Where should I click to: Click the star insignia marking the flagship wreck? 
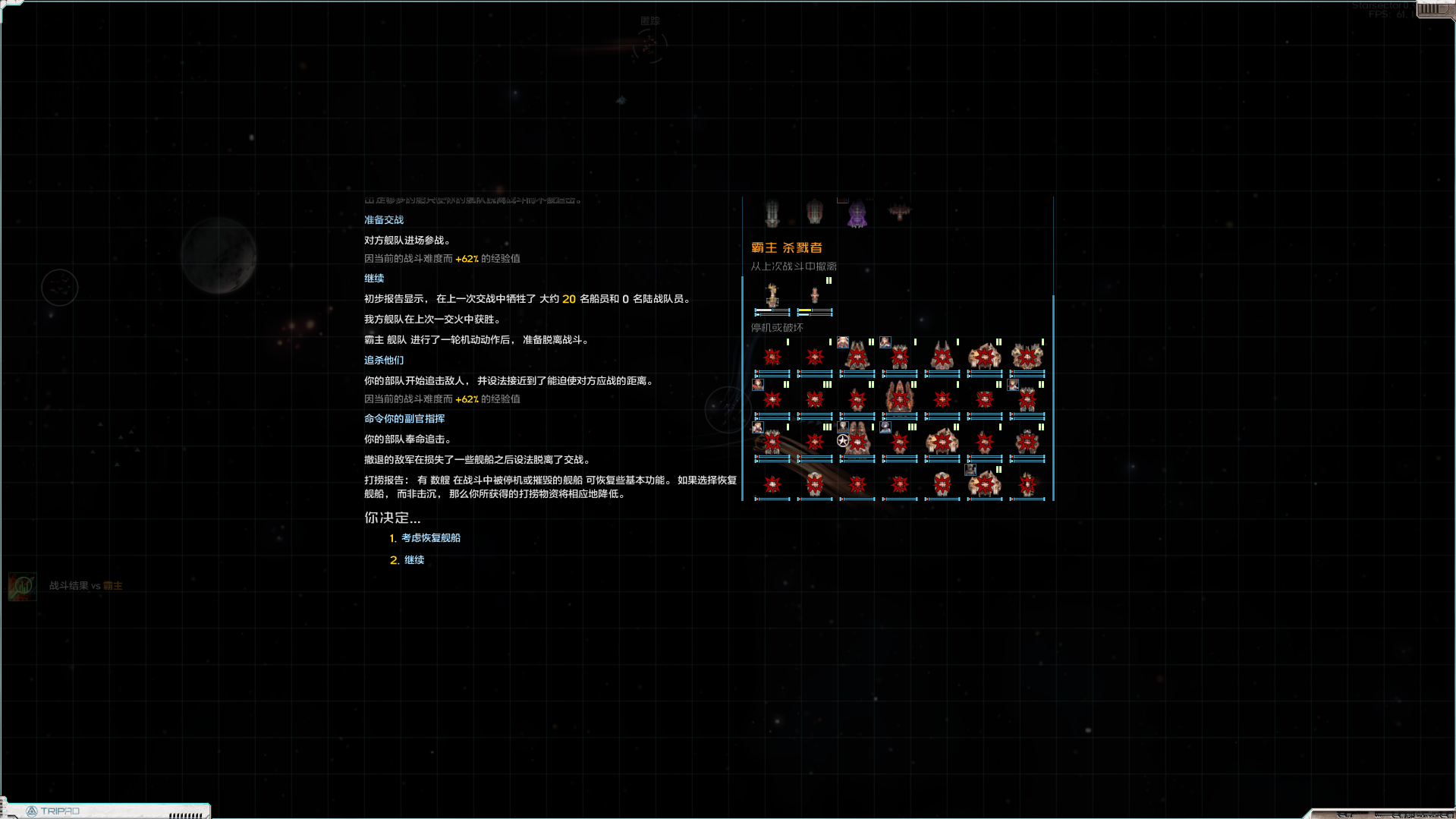click(x=842, y=440)
